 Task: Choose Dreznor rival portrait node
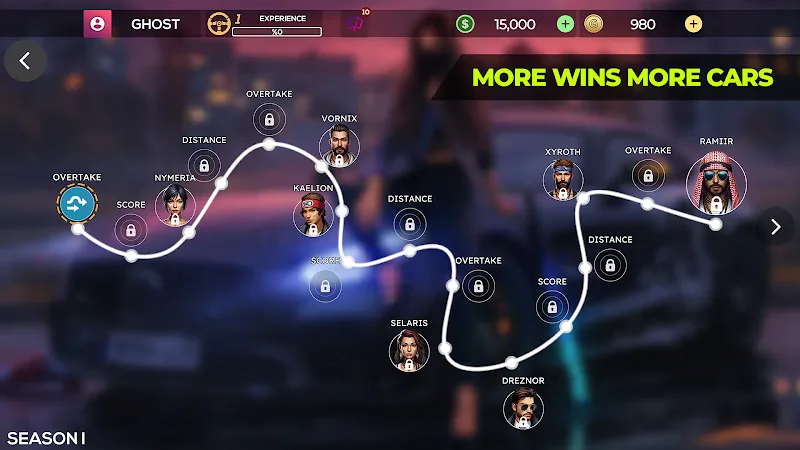[524, 408]
